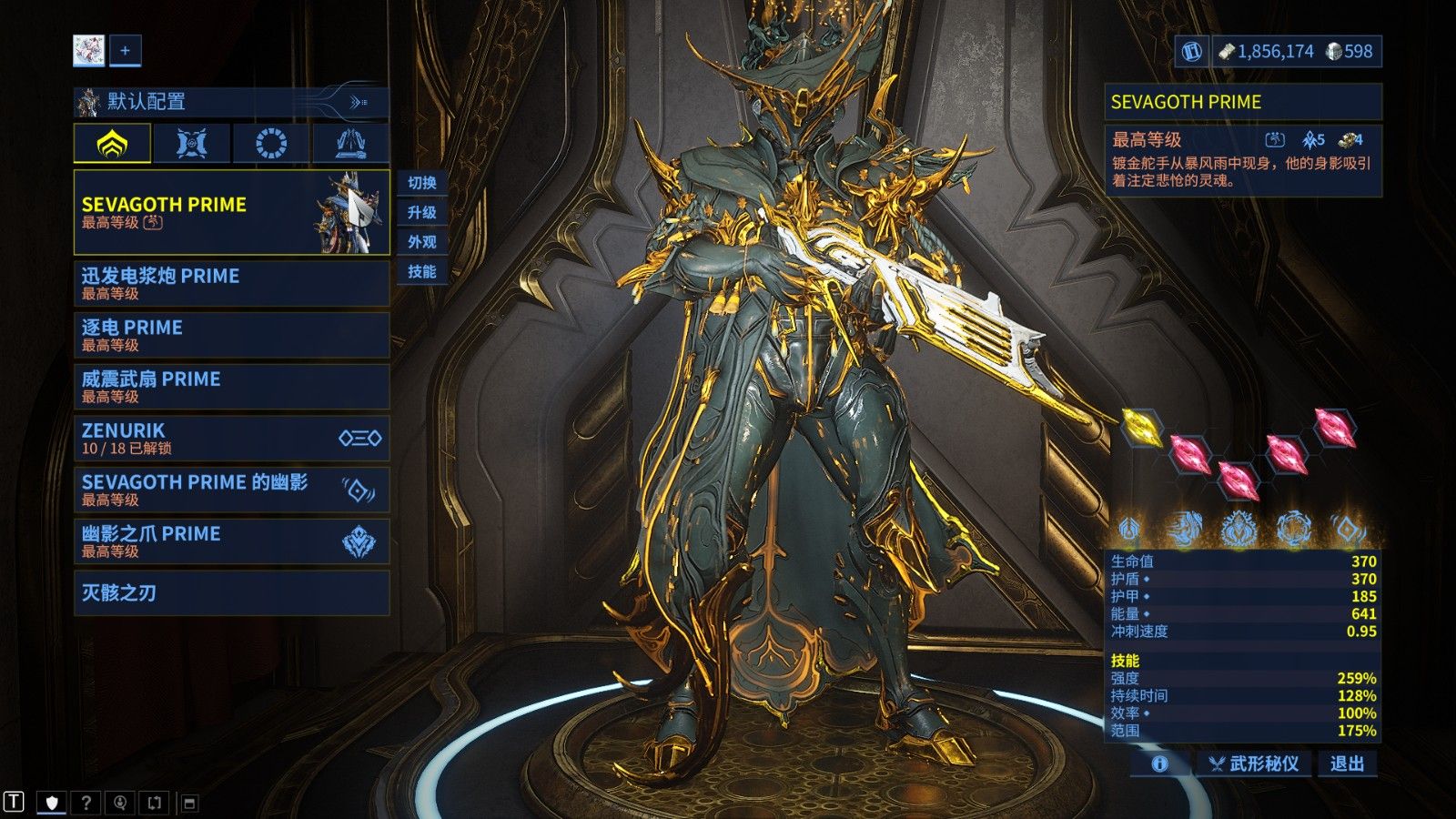Show details with the info button
Screen dimensions: 1456x819
1159,763
